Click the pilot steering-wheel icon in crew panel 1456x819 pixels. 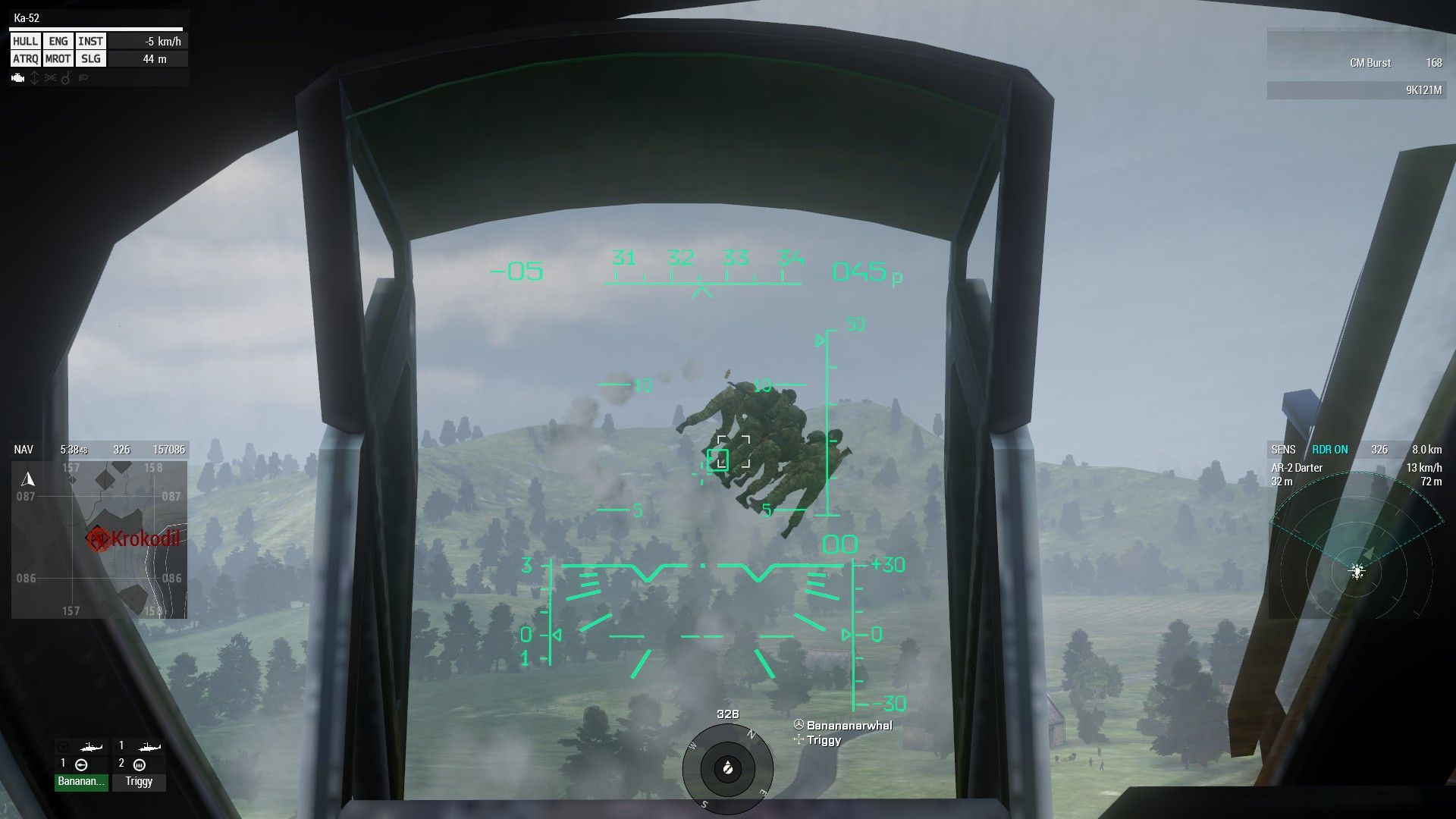click(x=63, y=746)
